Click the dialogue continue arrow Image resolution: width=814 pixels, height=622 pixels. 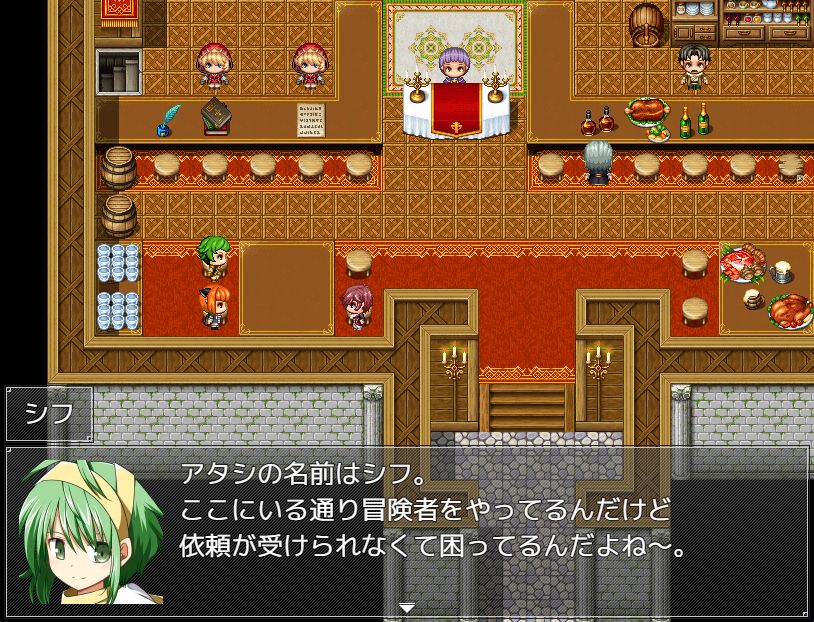pos(406,607)
